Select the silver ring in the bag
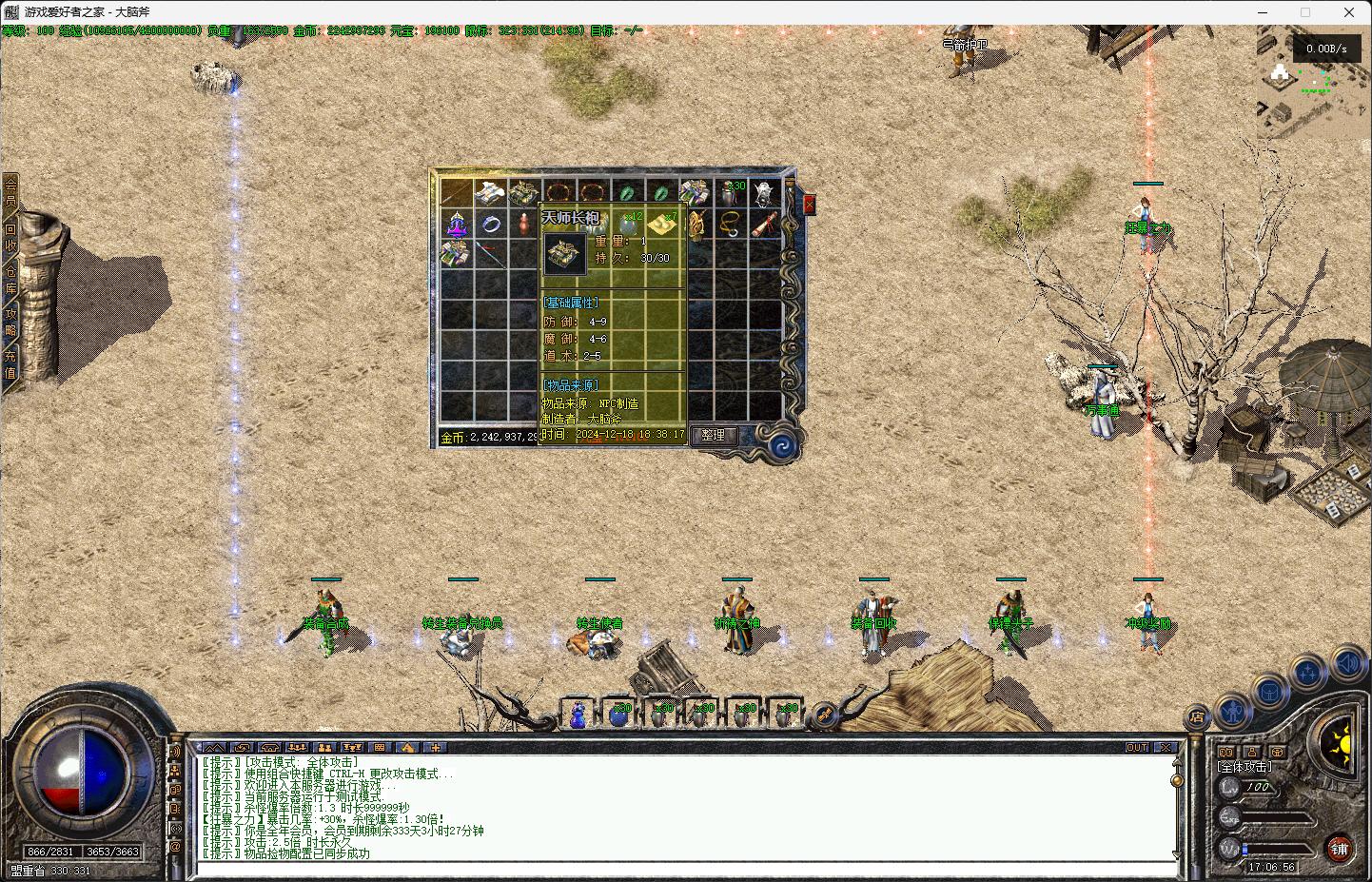Screen dimensions: 1372x882 point(491,225)
